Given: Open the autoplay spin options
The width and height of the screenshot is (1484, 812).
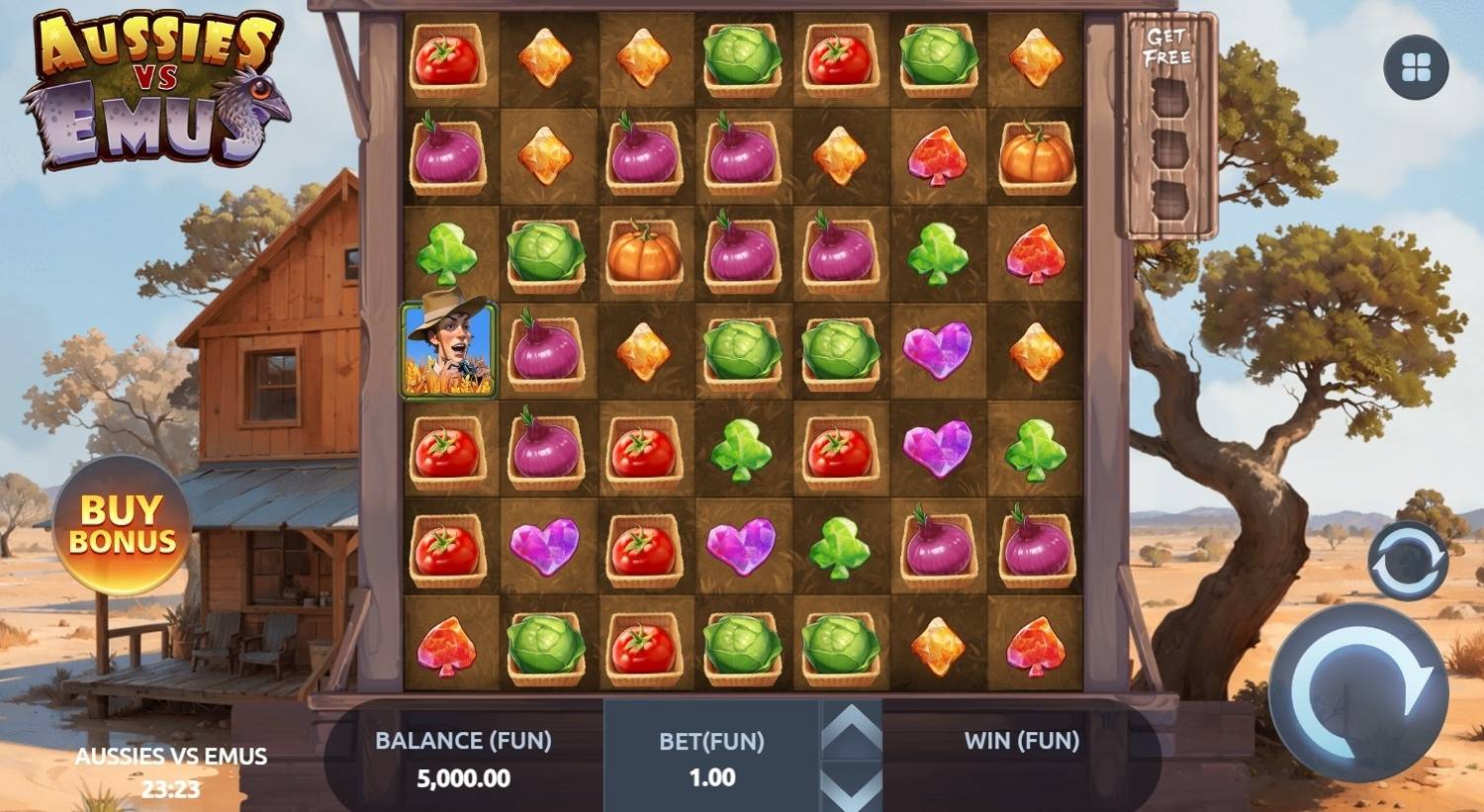Looking at the screenshot, I should click(1407, 561).
